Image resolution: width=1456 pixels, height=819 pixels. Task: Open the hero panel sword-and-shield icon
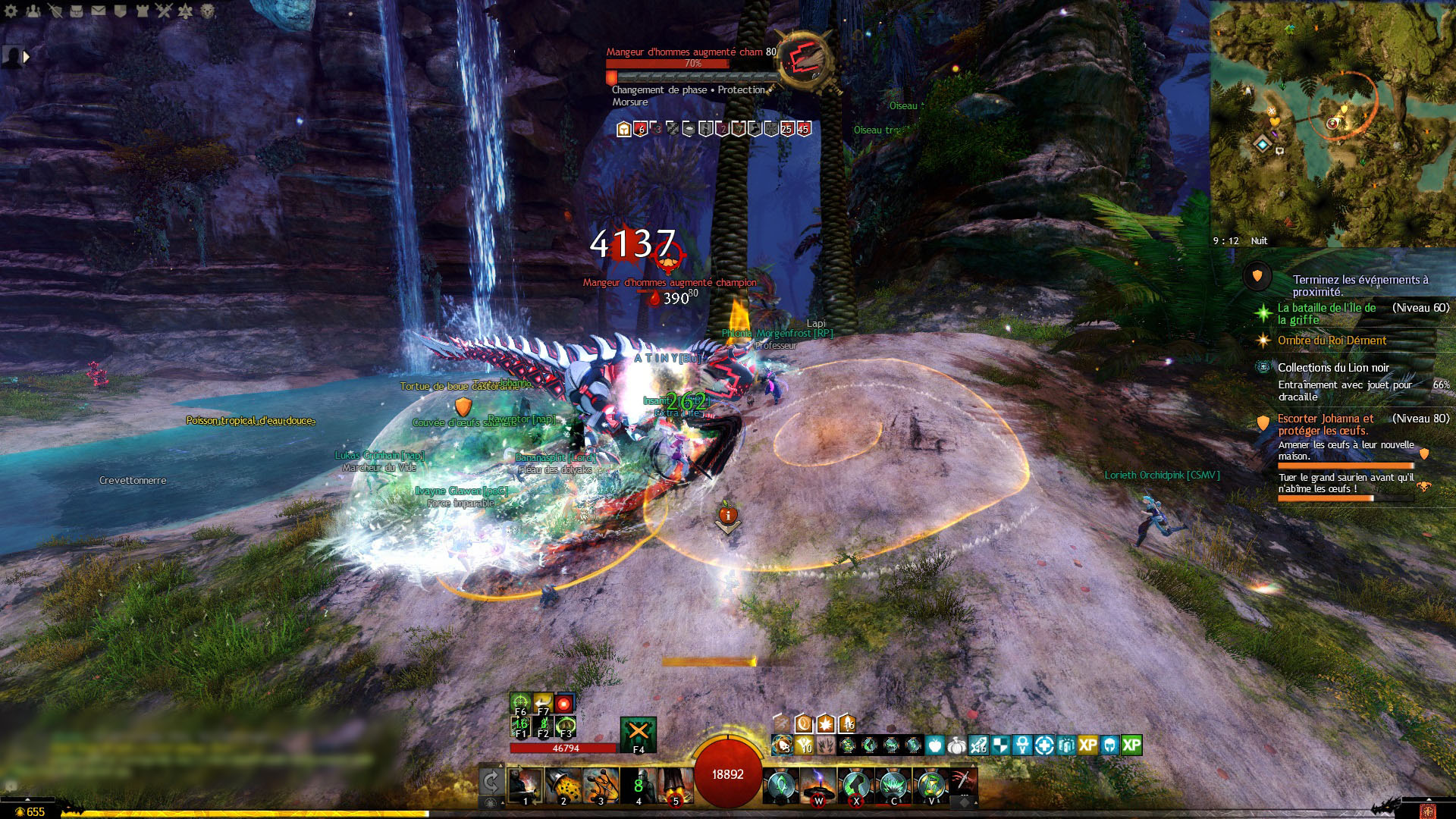point(55,11)
